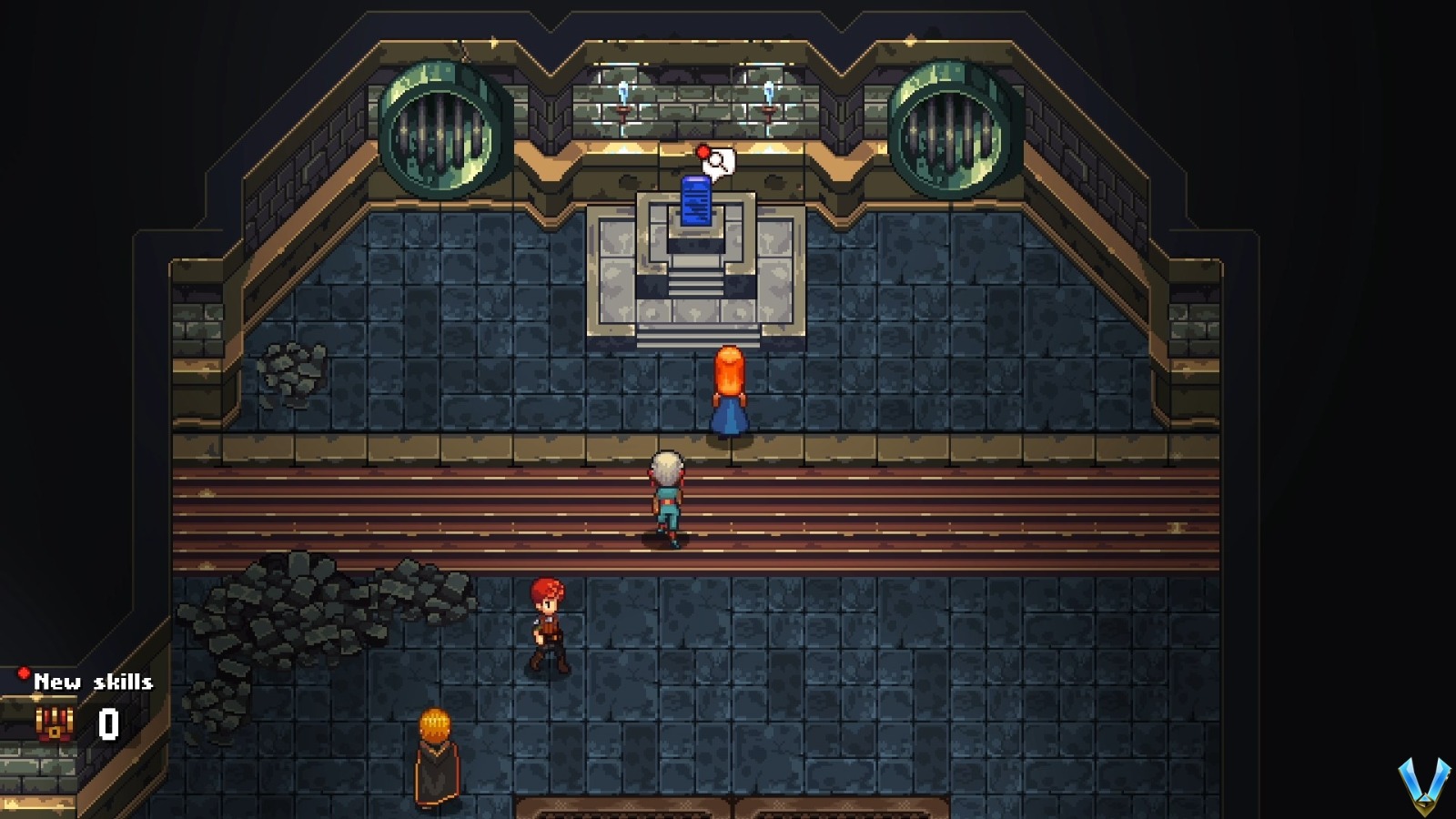
Task: Select the left blue wall torch
Action: (622, 91)
